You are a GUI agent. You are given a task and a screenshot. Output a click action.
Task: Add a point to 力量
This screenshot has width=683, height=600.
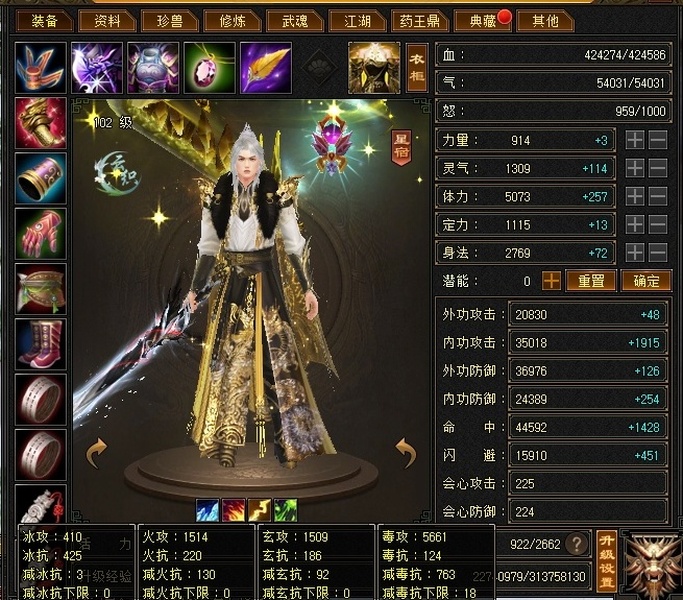[635, 141]
